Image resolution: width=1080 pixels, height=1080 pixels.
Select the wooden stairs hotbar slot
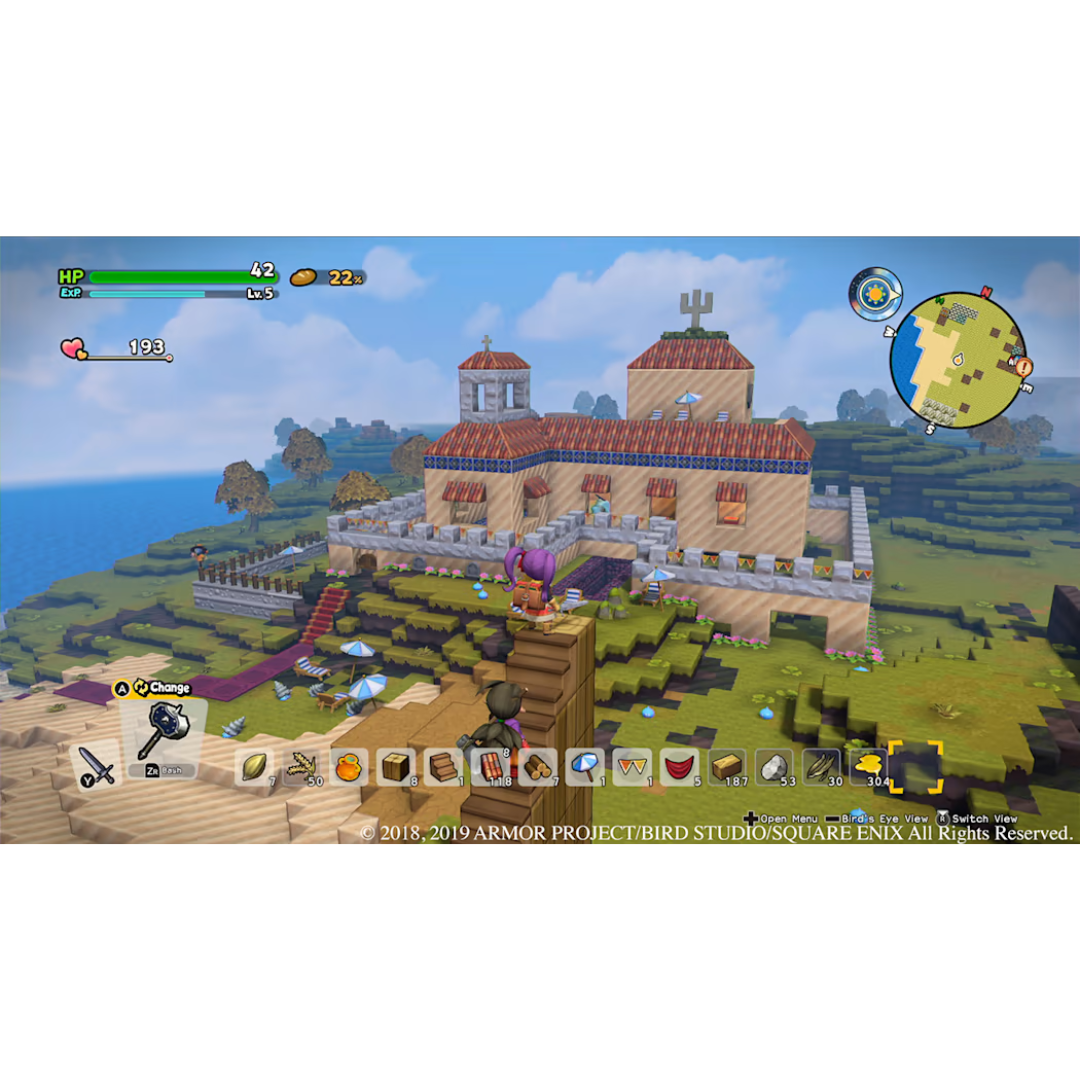pos(443,767)
